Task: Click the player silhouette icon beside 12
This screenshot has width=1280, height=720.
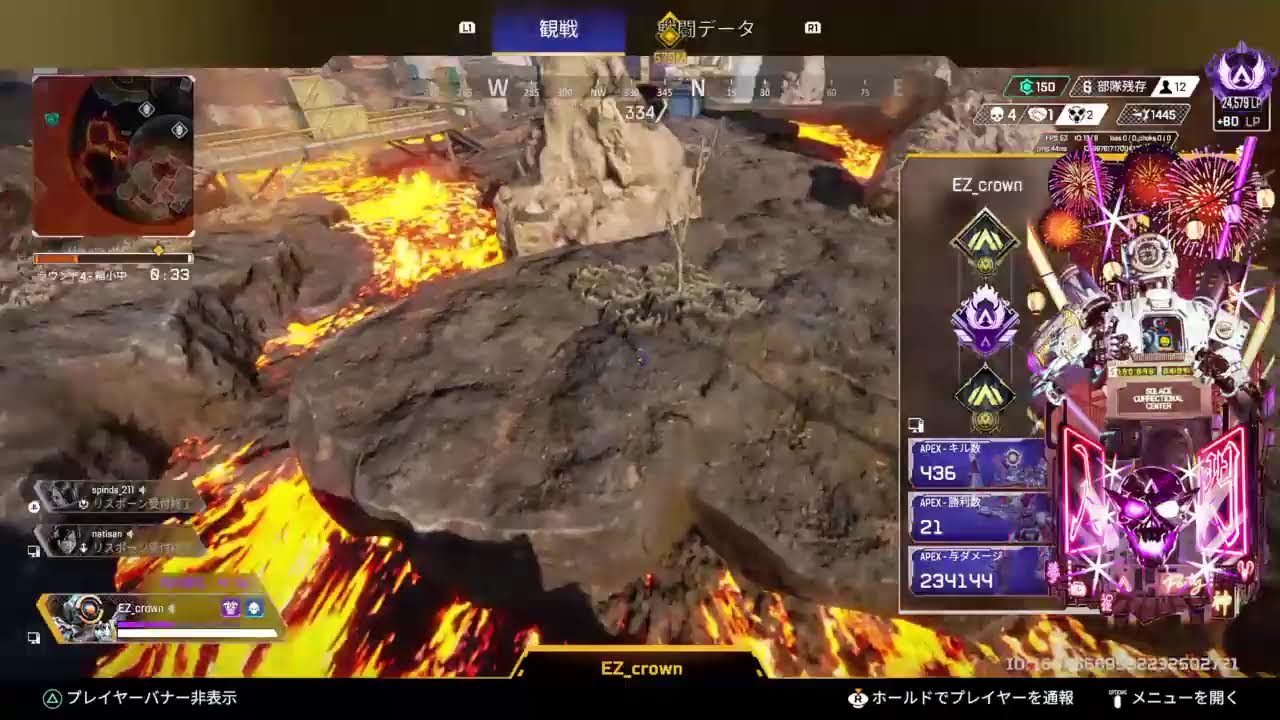Action: (x=1165, y=88)
